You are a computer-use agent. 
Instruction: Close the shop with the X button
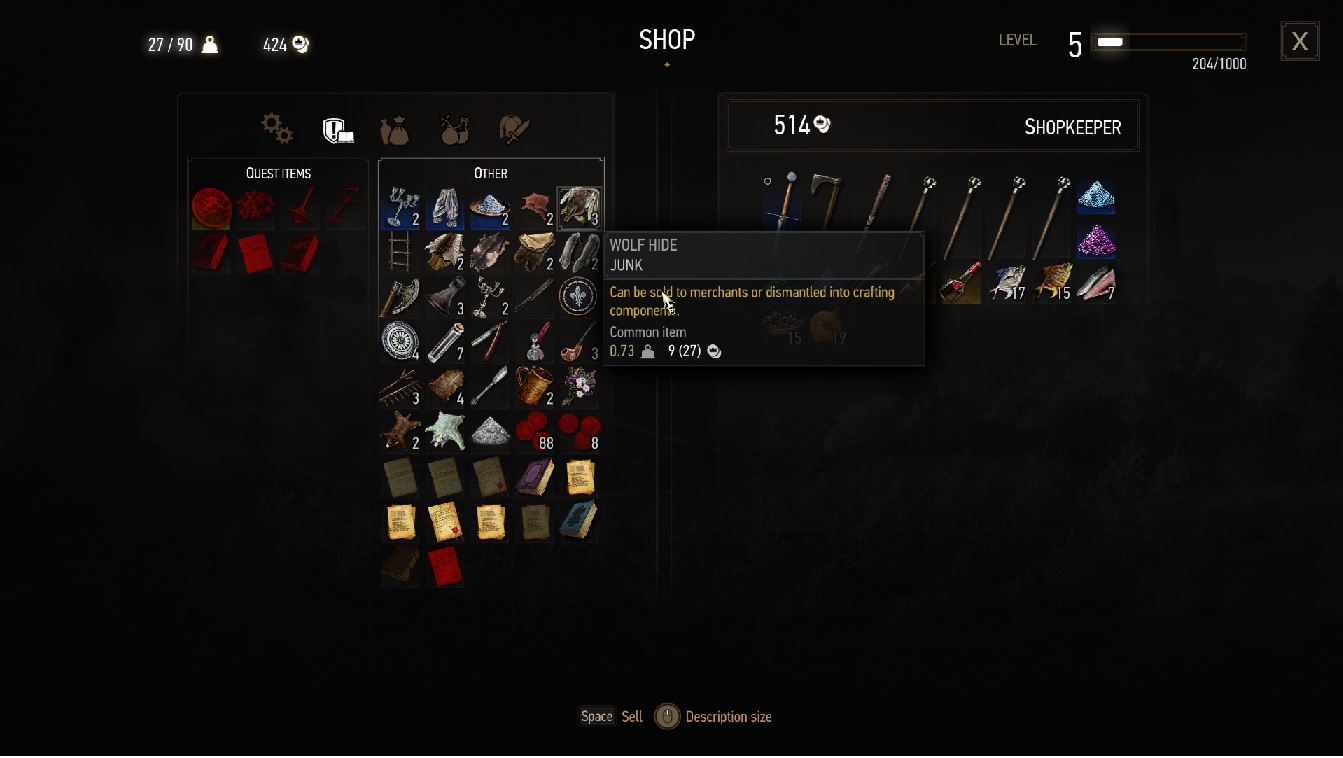click(1299, 42)
